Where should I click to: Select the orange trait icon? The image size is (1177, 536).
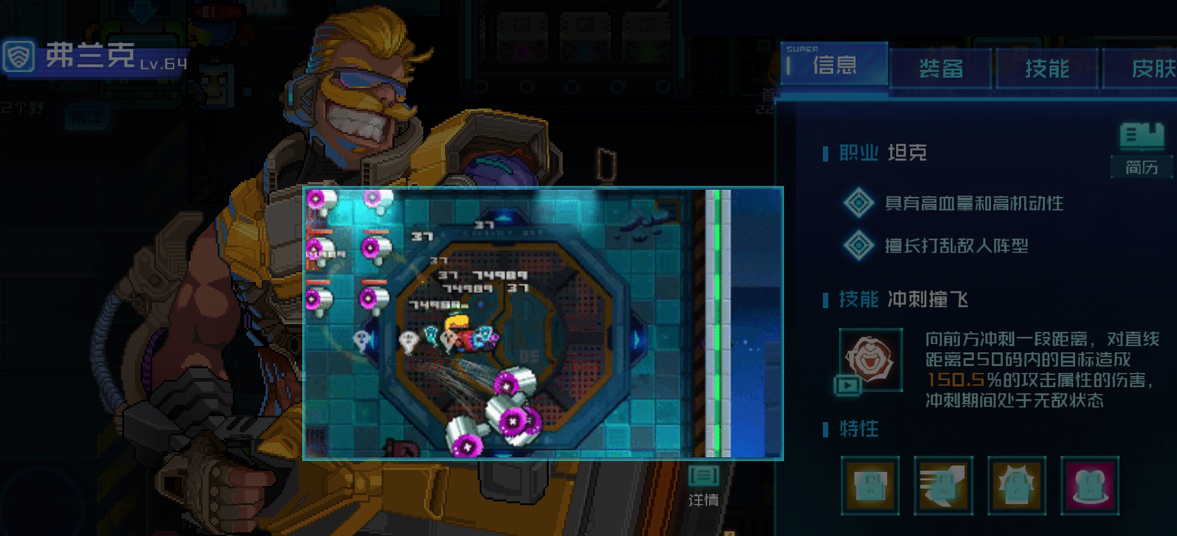tap(870, 485)
